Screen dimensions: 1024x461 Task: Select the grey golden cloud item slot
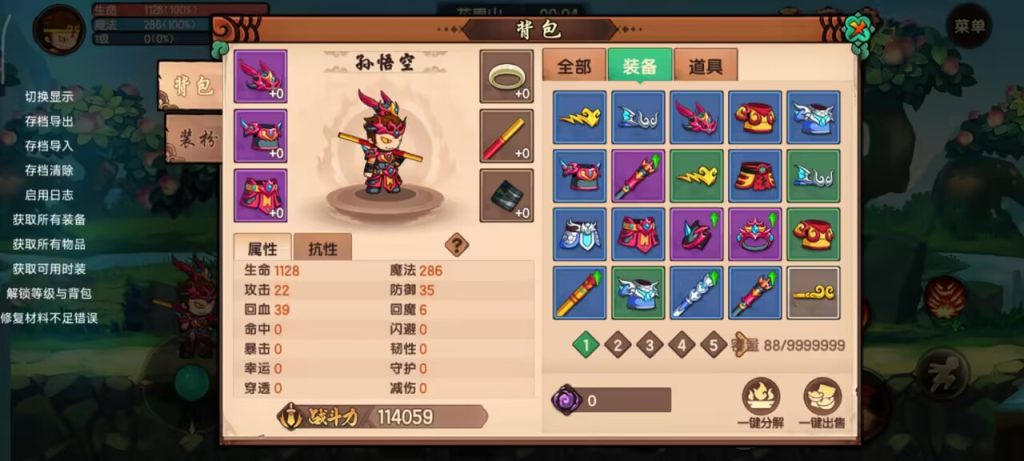(813, 292)
